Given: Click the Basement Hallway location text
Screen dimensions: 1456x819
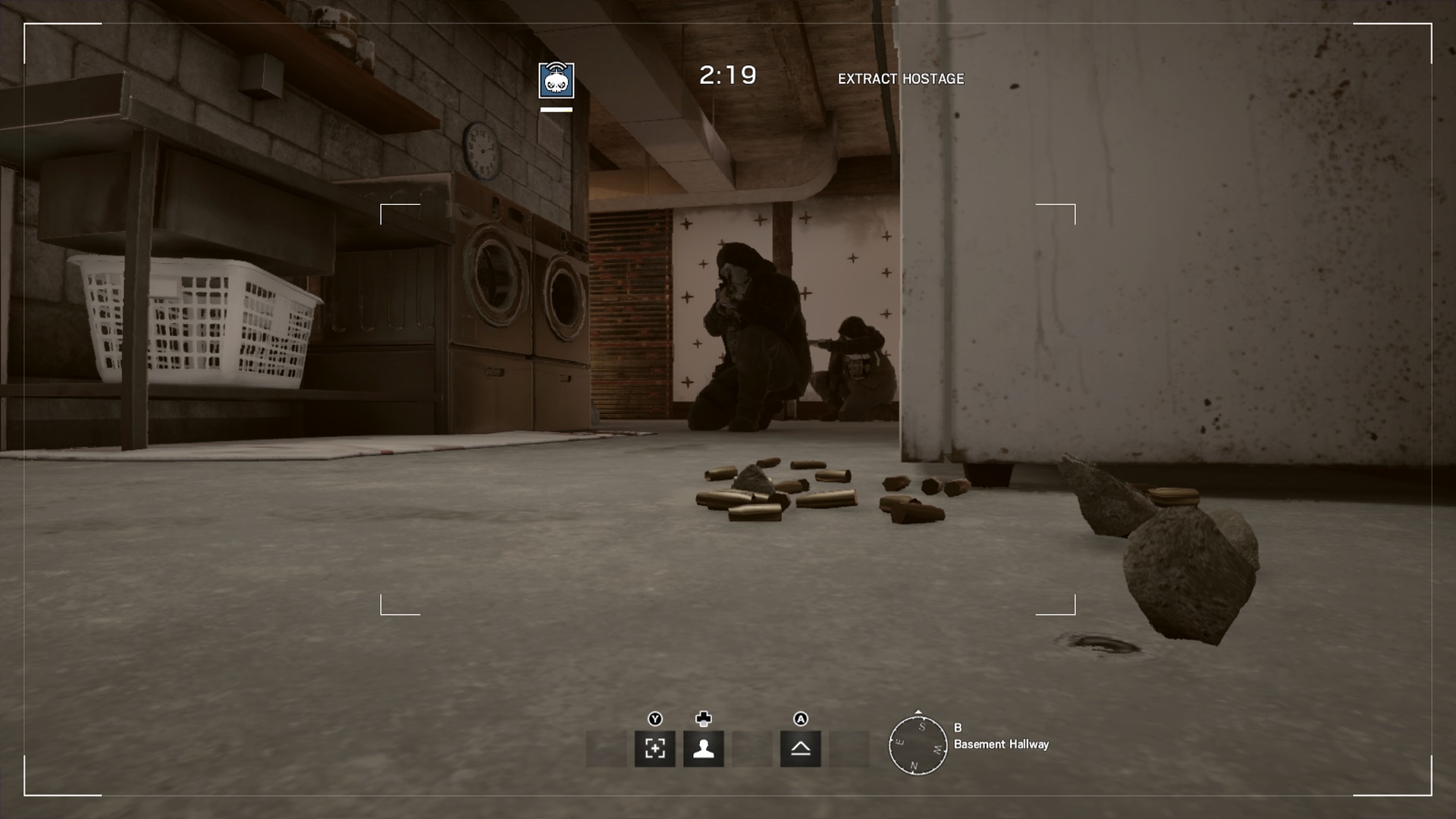Looking at the screenshot, I should (1001, 745).
